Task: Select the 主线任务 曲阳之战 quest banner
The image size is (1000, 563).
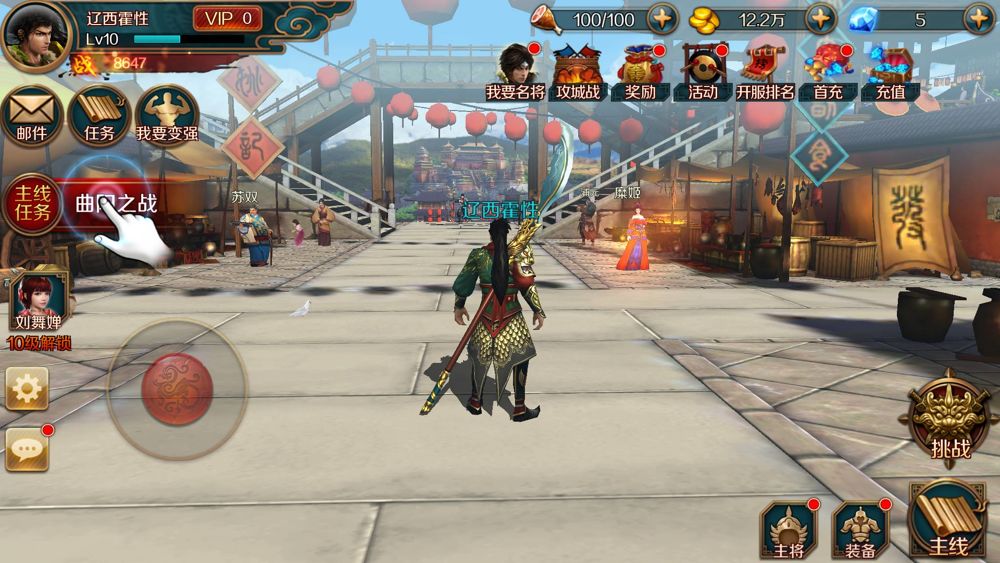Action: pos(85,204)
